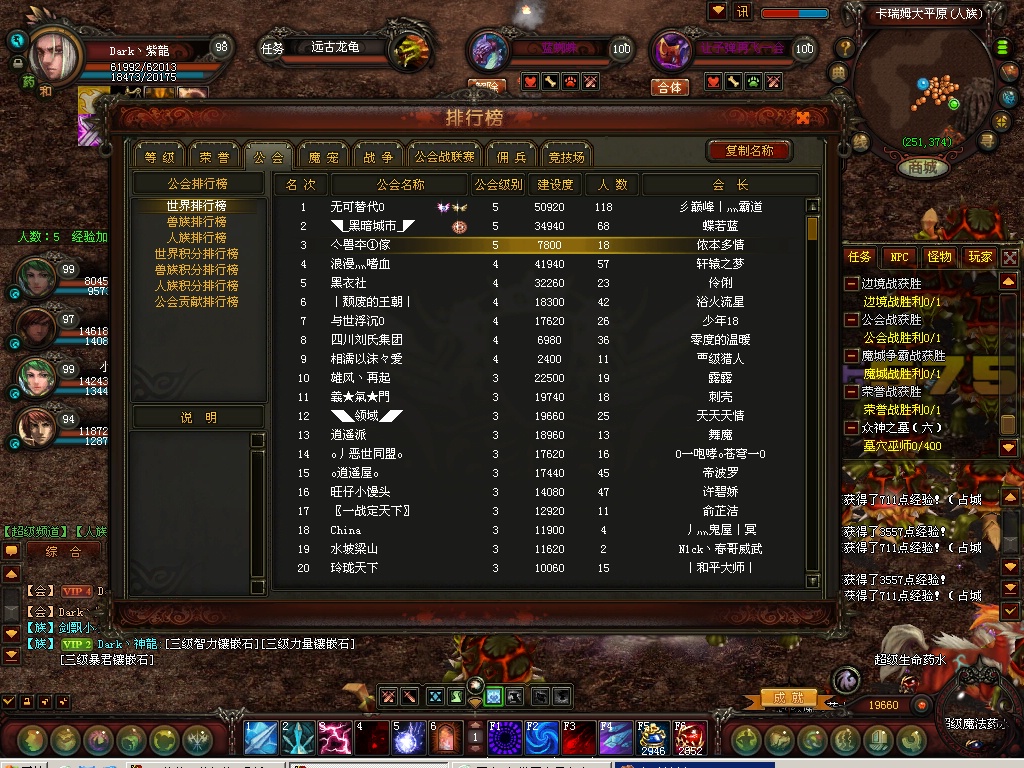
Task: Switch to the 公会战联赛 tab
Action: tap(445, 157)
